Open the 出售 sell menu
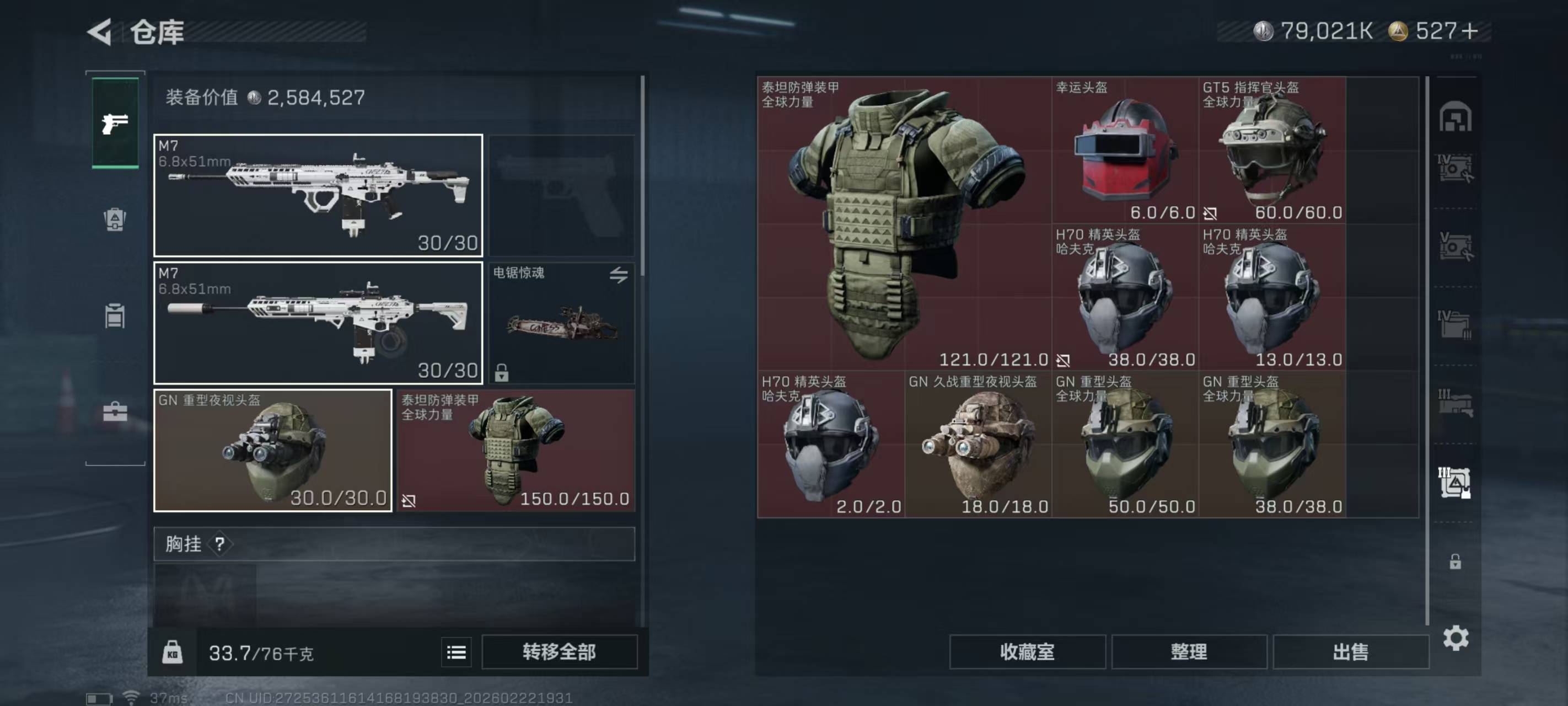The image size is (1568, 706). pos(1350,652)
